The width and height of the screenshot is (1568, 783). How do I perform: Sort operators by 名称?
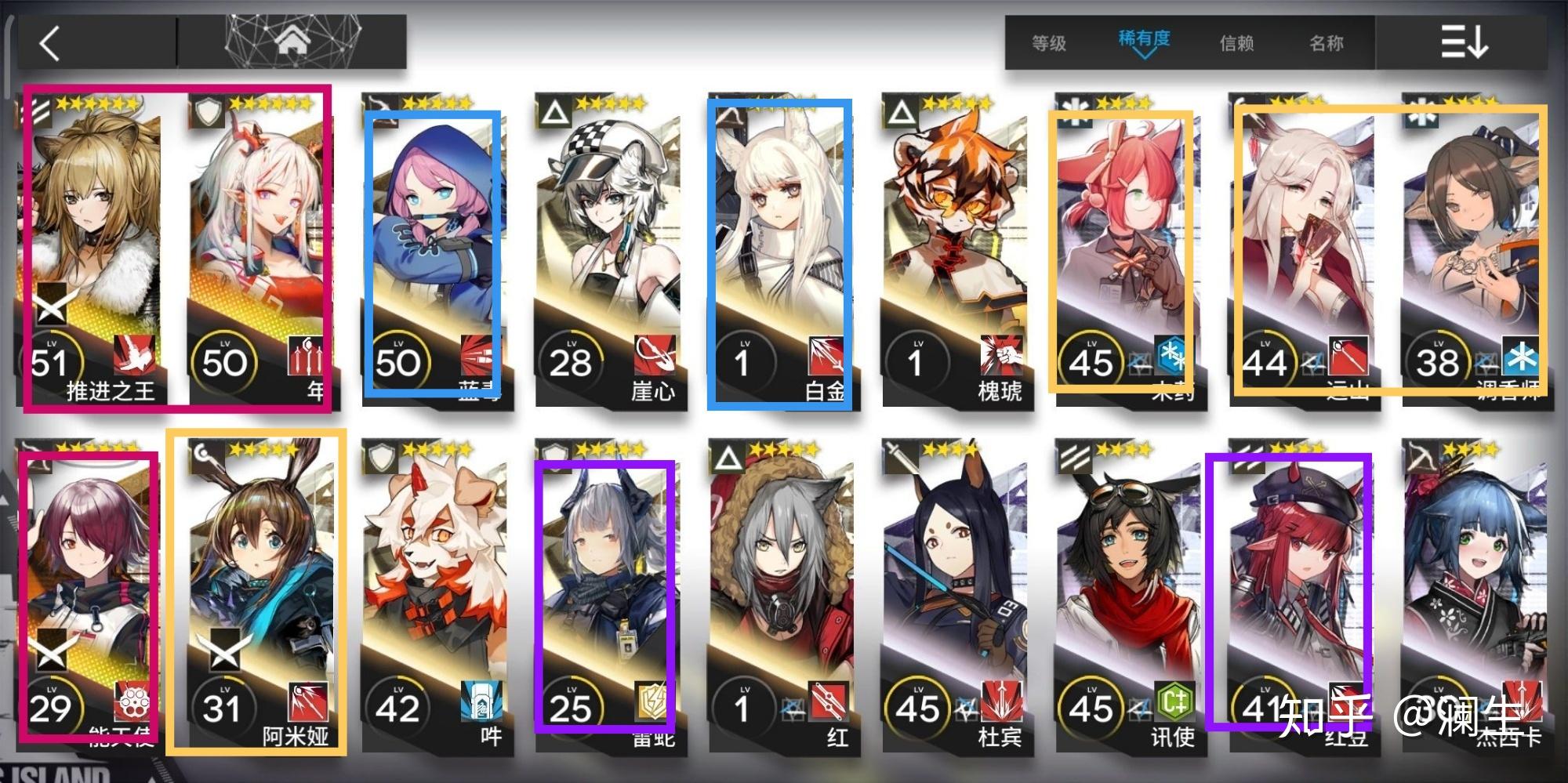pyautogui.click(x=1326, y=43)
